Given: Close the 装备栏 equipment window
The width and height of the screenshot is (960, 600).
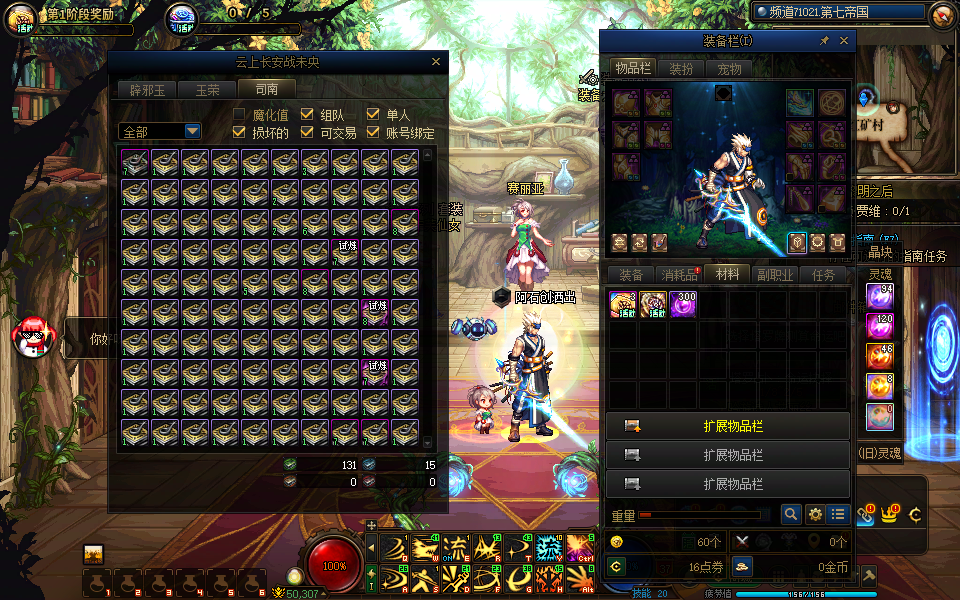Looking at the screenshot, I should click(x=844, y=41).
